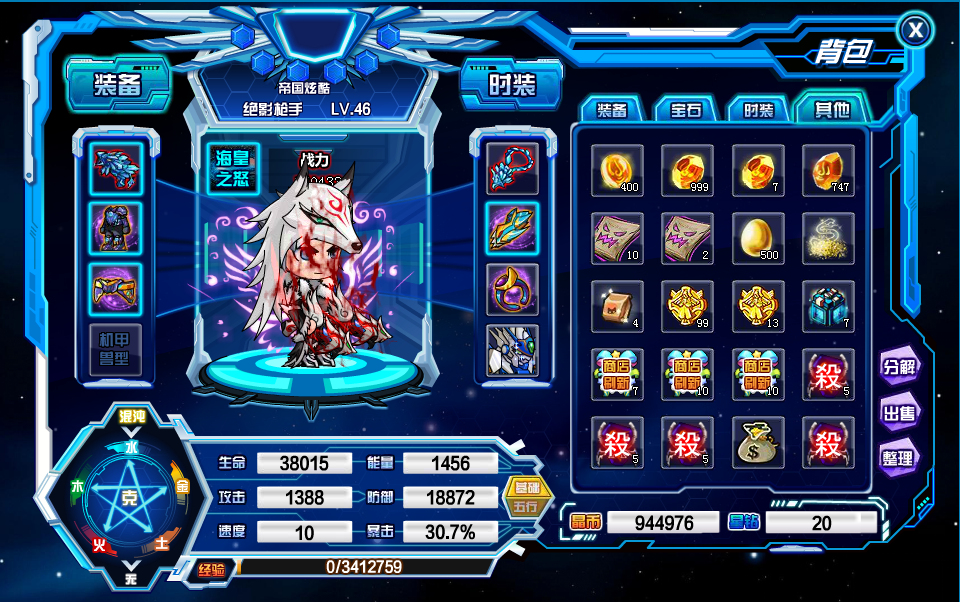The height and width of the screenshot is (602, 960).
Task: Sell items with the 出售 button
Action: [898, 412]
